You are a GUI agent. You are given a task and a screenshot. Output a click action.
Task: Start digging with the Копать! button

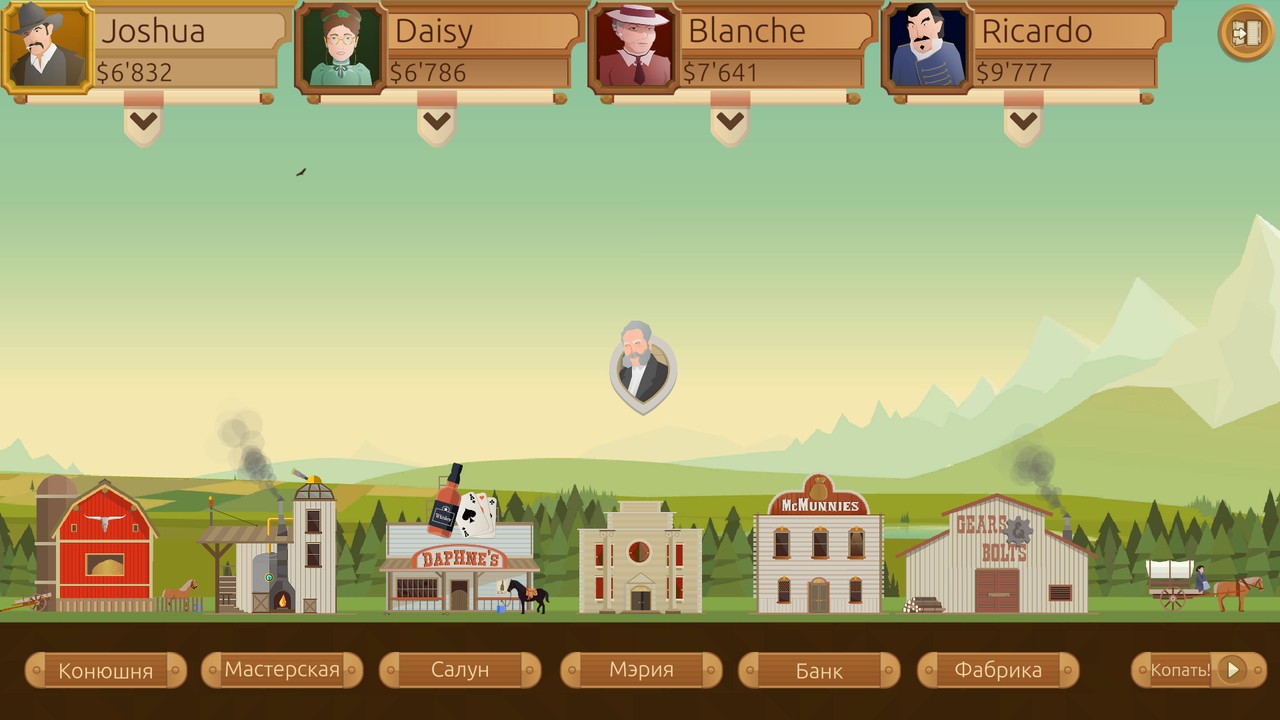[x=1198, y=670]
